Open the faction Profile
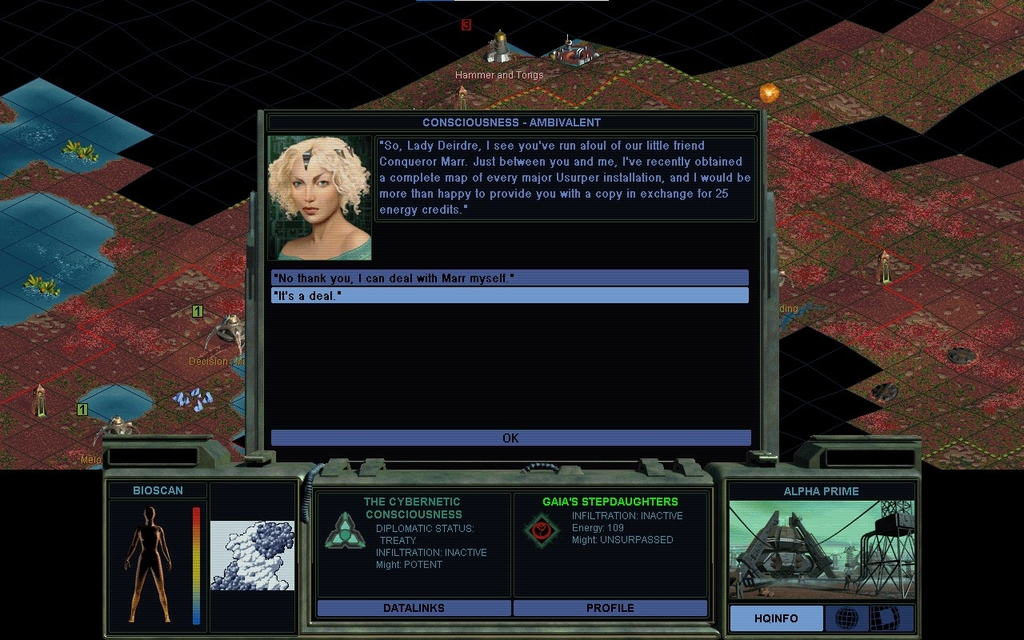Viewport: 1024px width, 640px height. [x=610, y=608]
